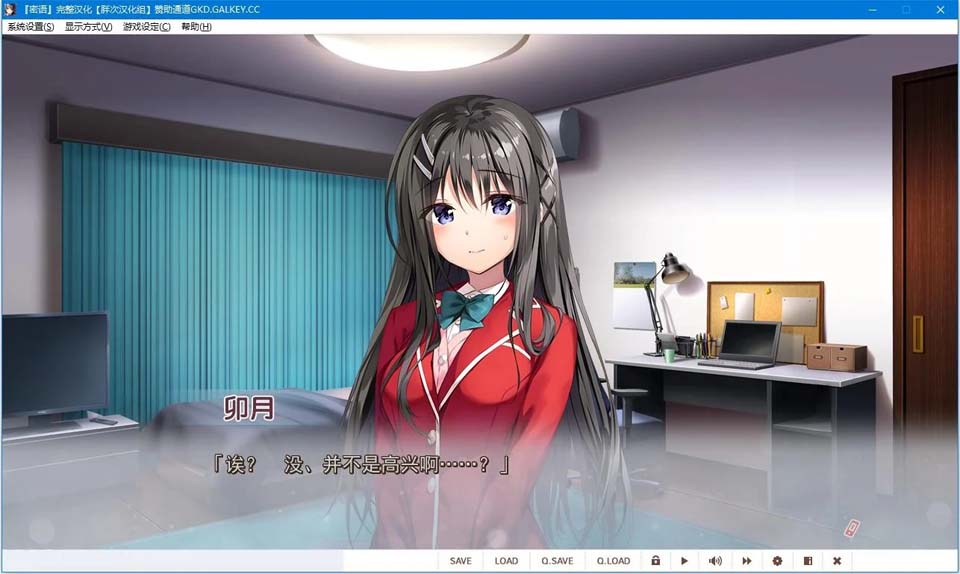This screenshot has width=960, height=574.
Task: Open the 帮助 menu
Action: tap(196, 27)
